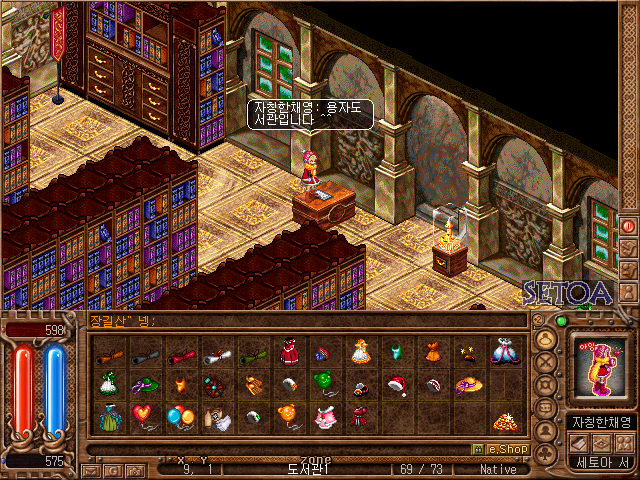This screenshot has width=640, height=480.
Task: Pick the green bear mask item
Action: click(324, 384)
